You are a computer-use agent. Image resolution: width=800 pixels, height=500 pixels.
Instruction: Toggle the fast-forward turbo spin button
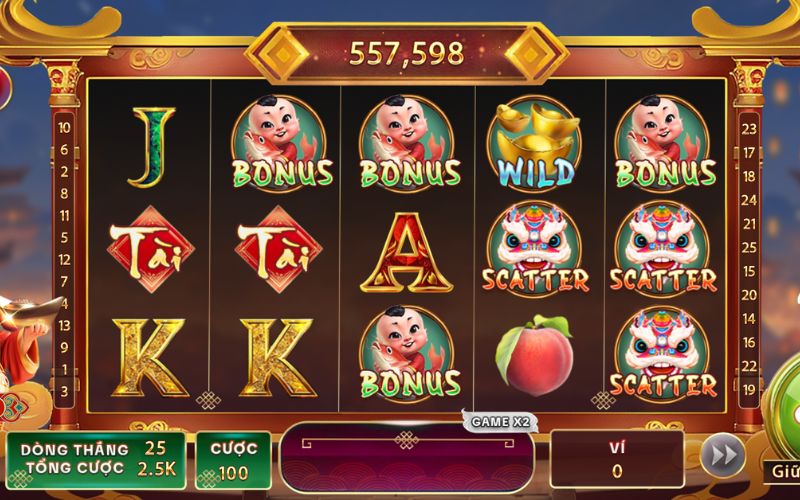720,457
